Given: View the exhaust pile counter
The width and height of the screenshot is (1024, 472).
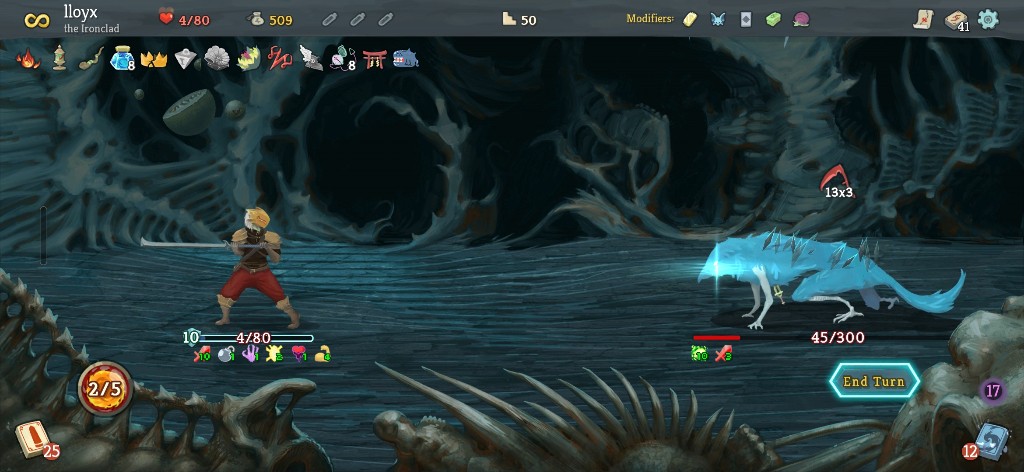Looking at the screenshot, I should pos(993,391).
